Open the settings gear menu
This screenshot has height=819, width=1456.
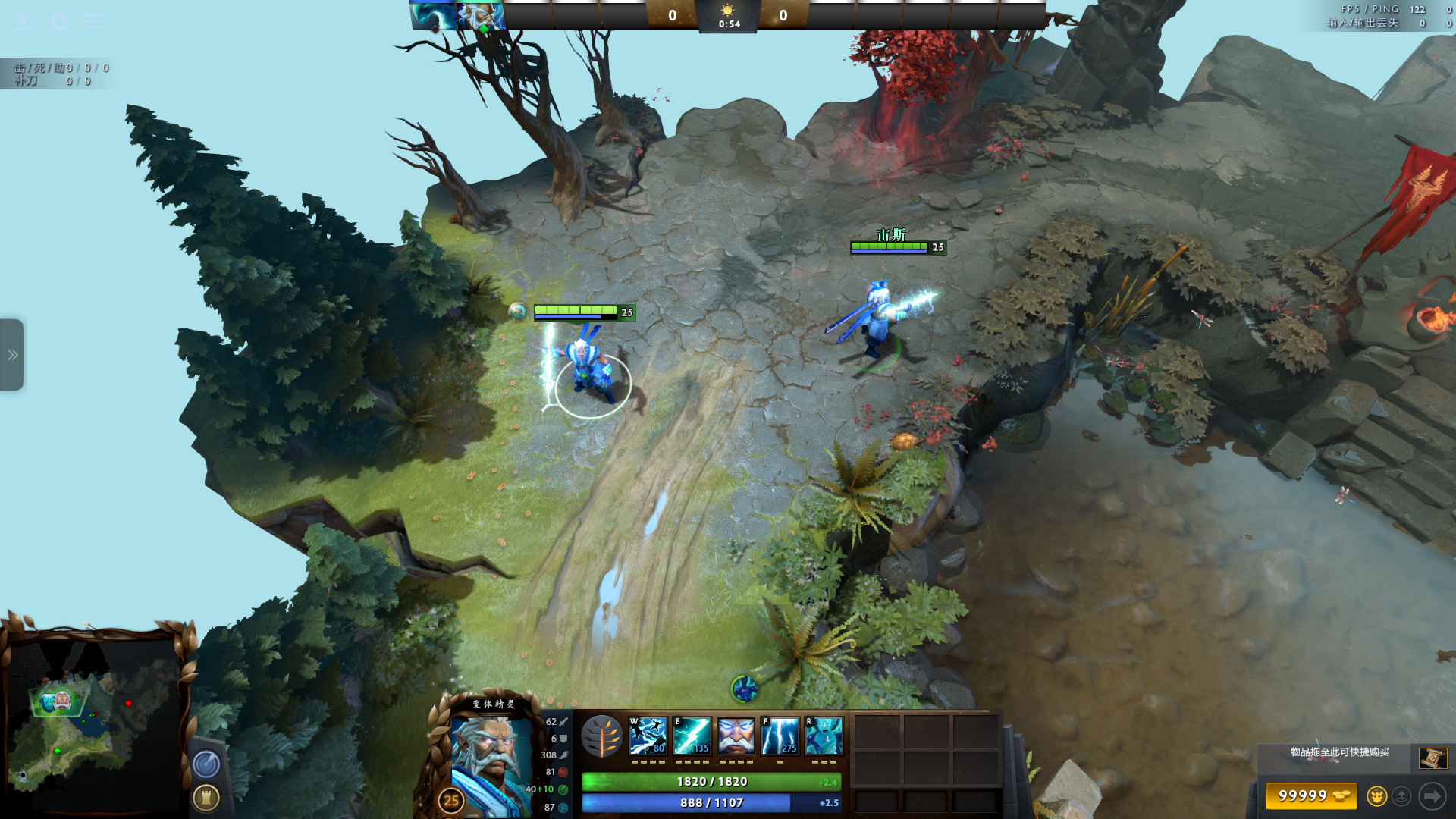[x=58, y=21]
